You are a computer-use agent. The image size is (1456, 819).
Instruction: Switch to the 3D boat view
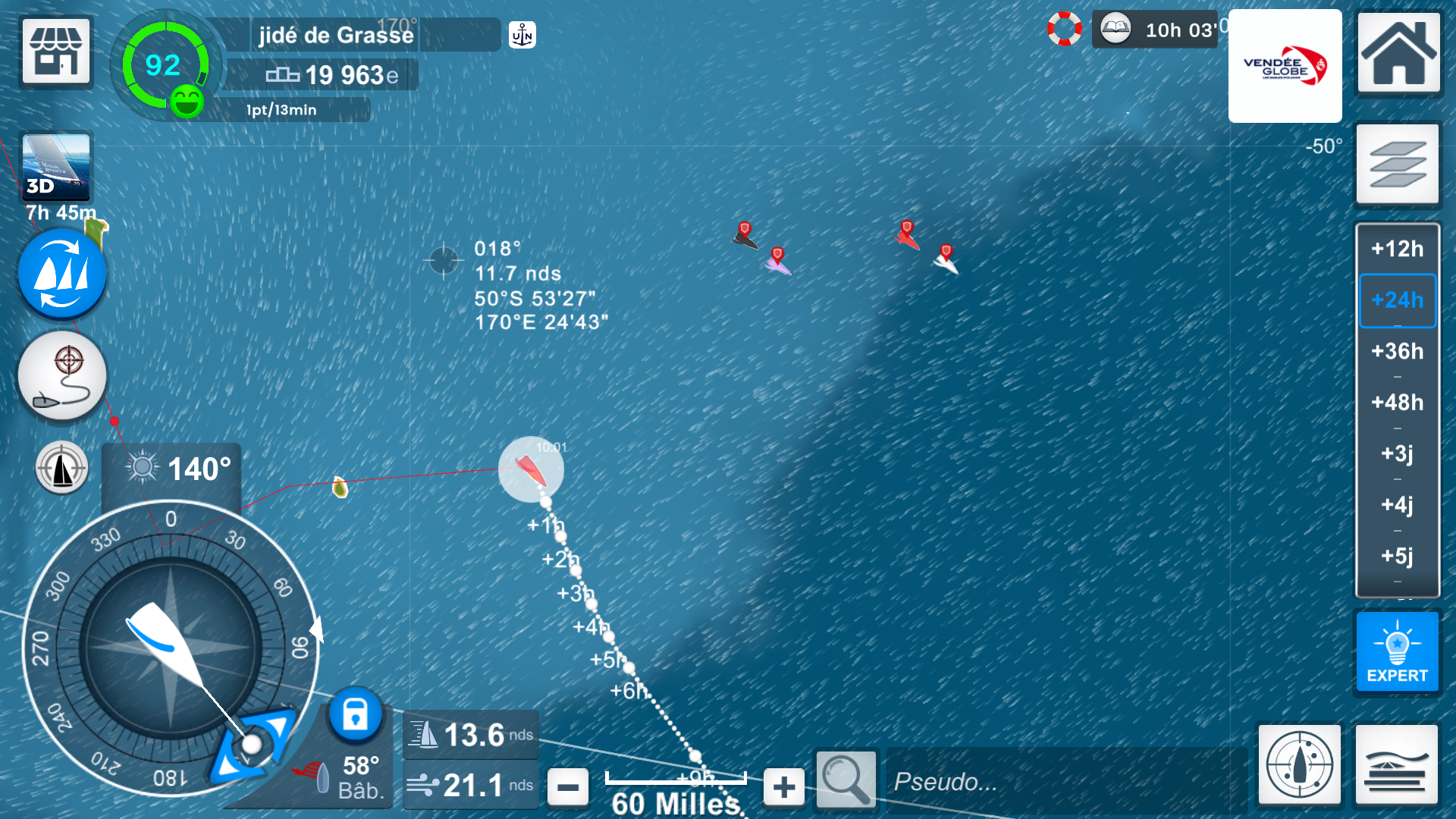coord(56,167)
